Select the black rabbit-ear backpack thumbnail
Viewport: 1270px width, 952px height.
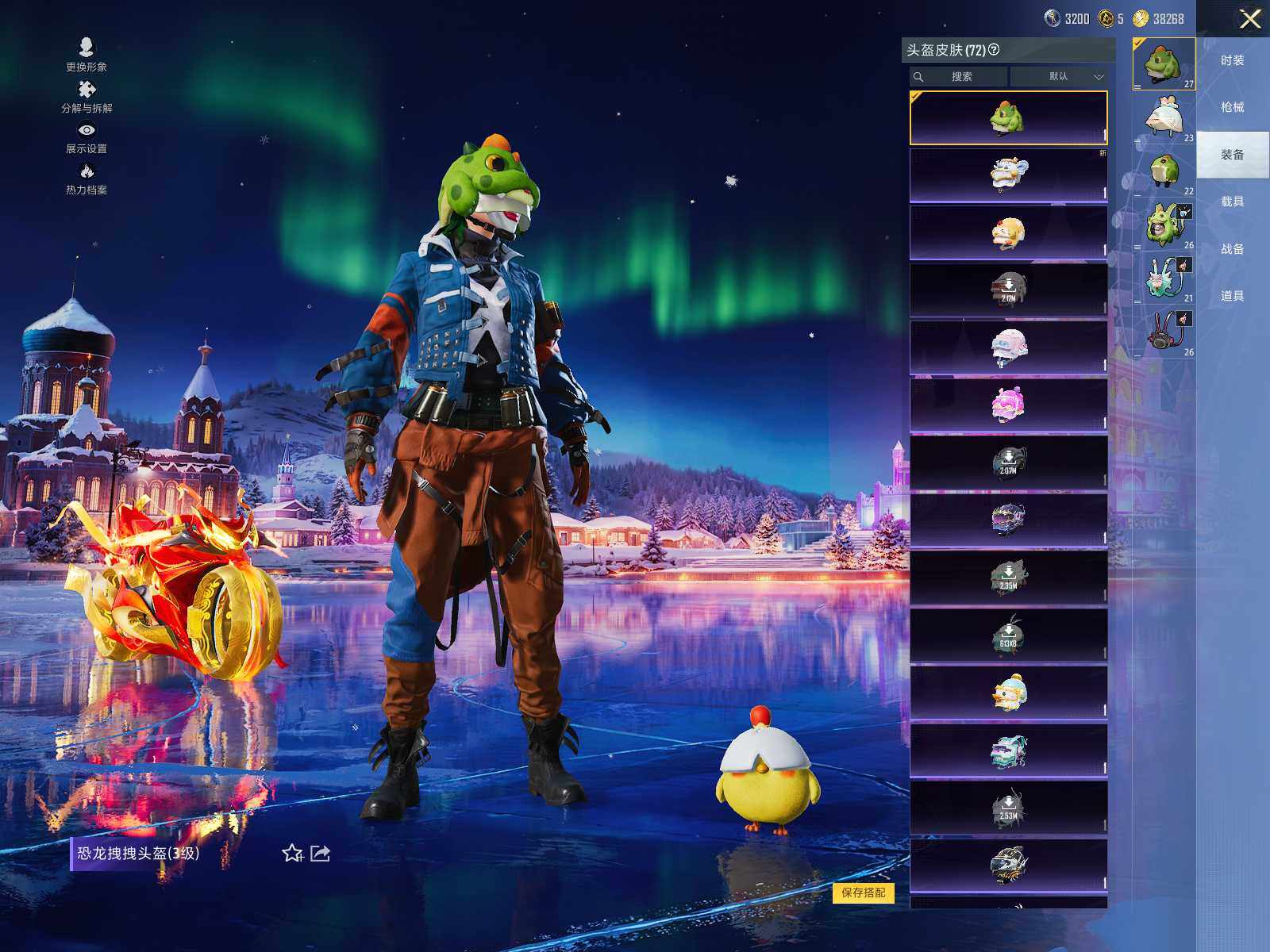[x=1164, y=330]
